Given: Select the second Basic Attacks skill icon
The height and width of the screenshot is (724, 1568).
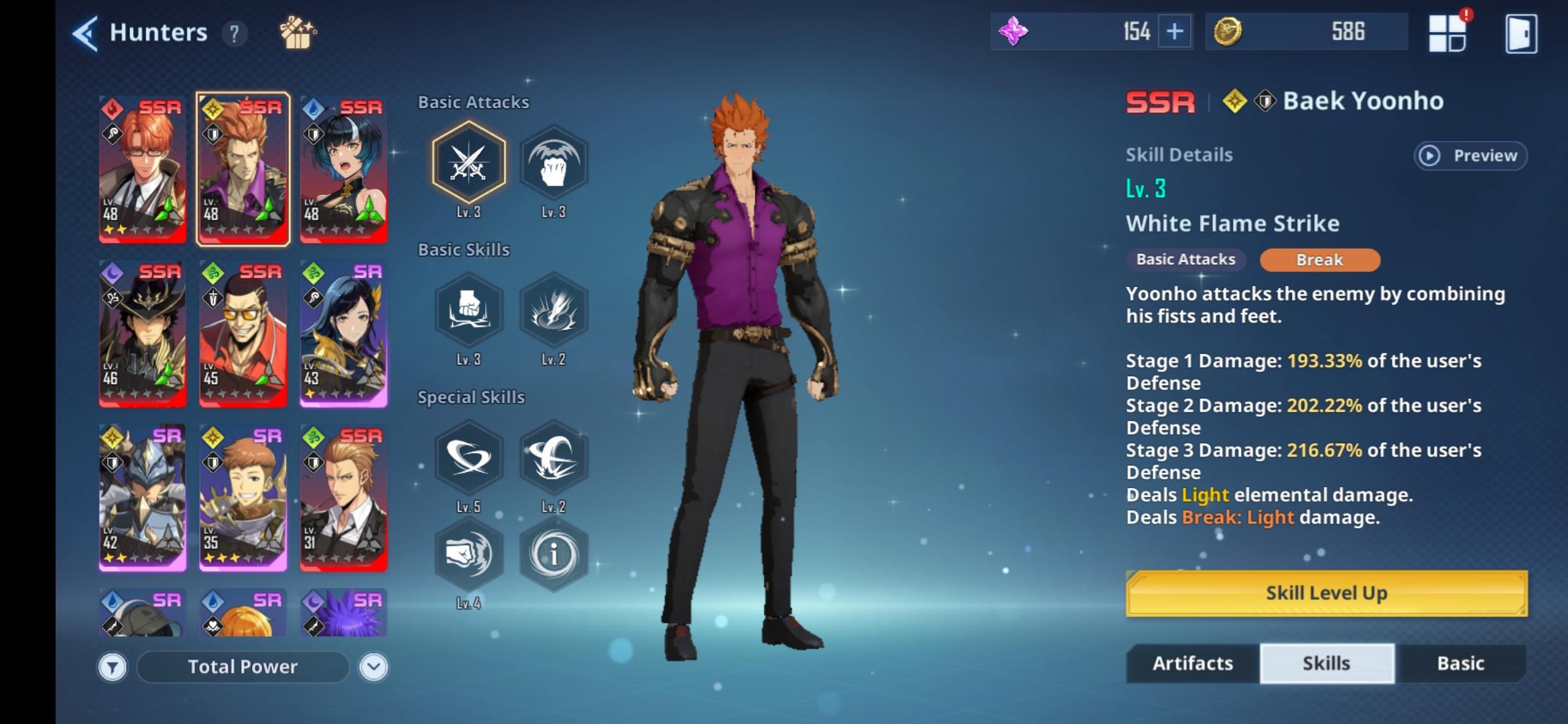Looking at the screenshot, I should [x=554, y=161].
